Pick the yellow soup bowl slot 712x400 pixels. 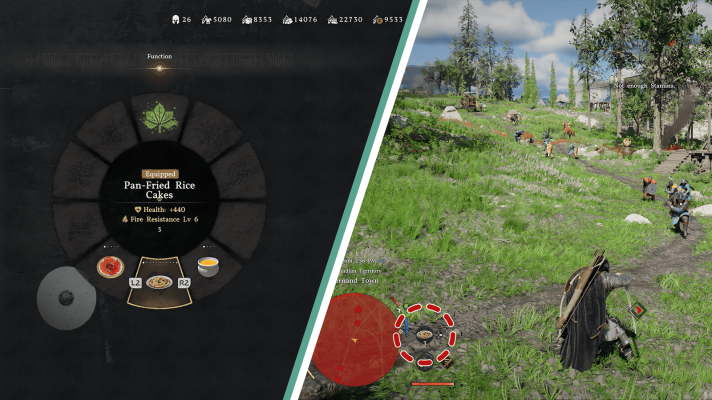pyautogui.click(x=207, y=267)
